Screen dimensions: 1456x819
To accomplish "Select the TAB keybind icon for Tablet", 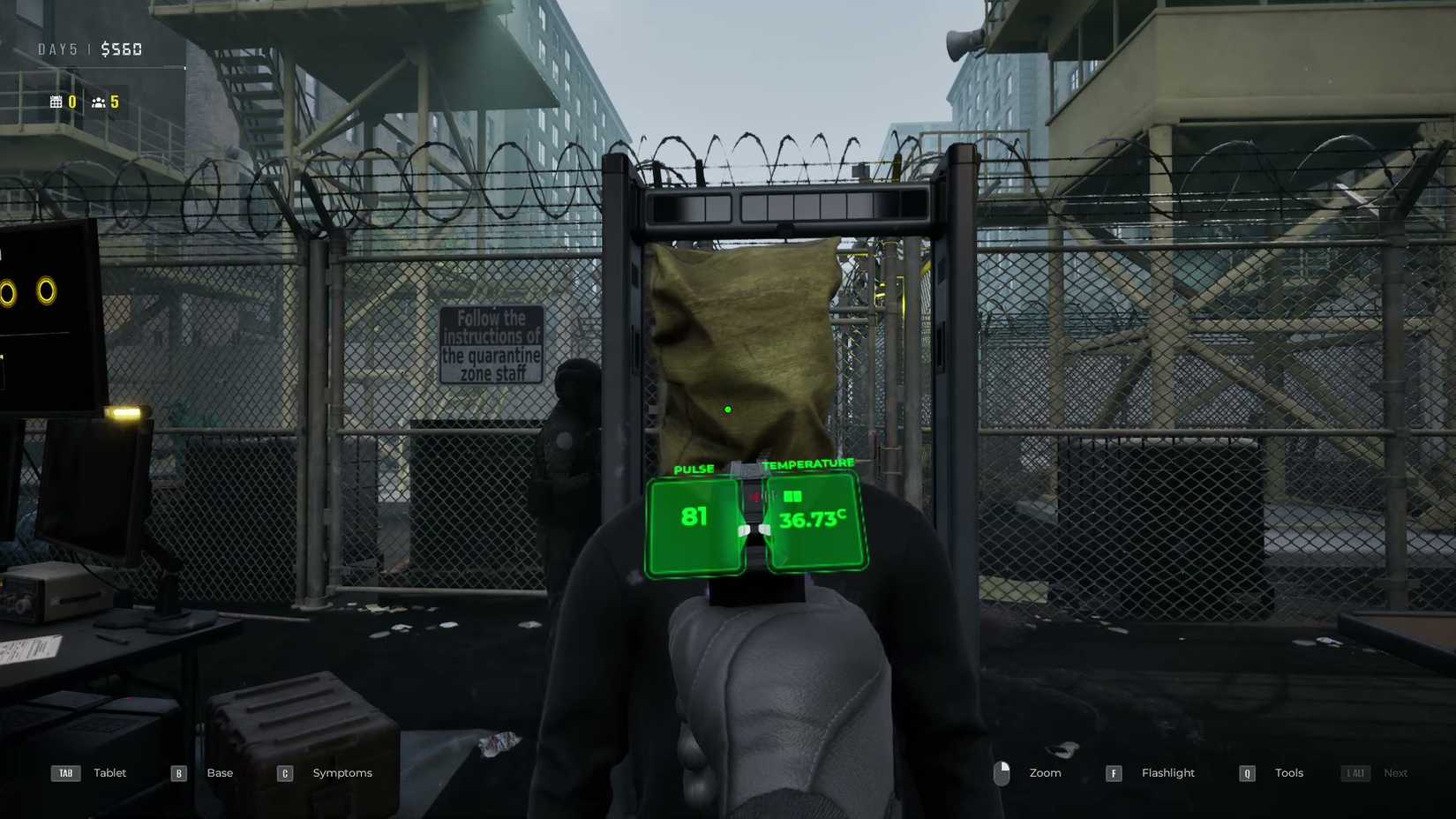I will (x=65, y=772).
